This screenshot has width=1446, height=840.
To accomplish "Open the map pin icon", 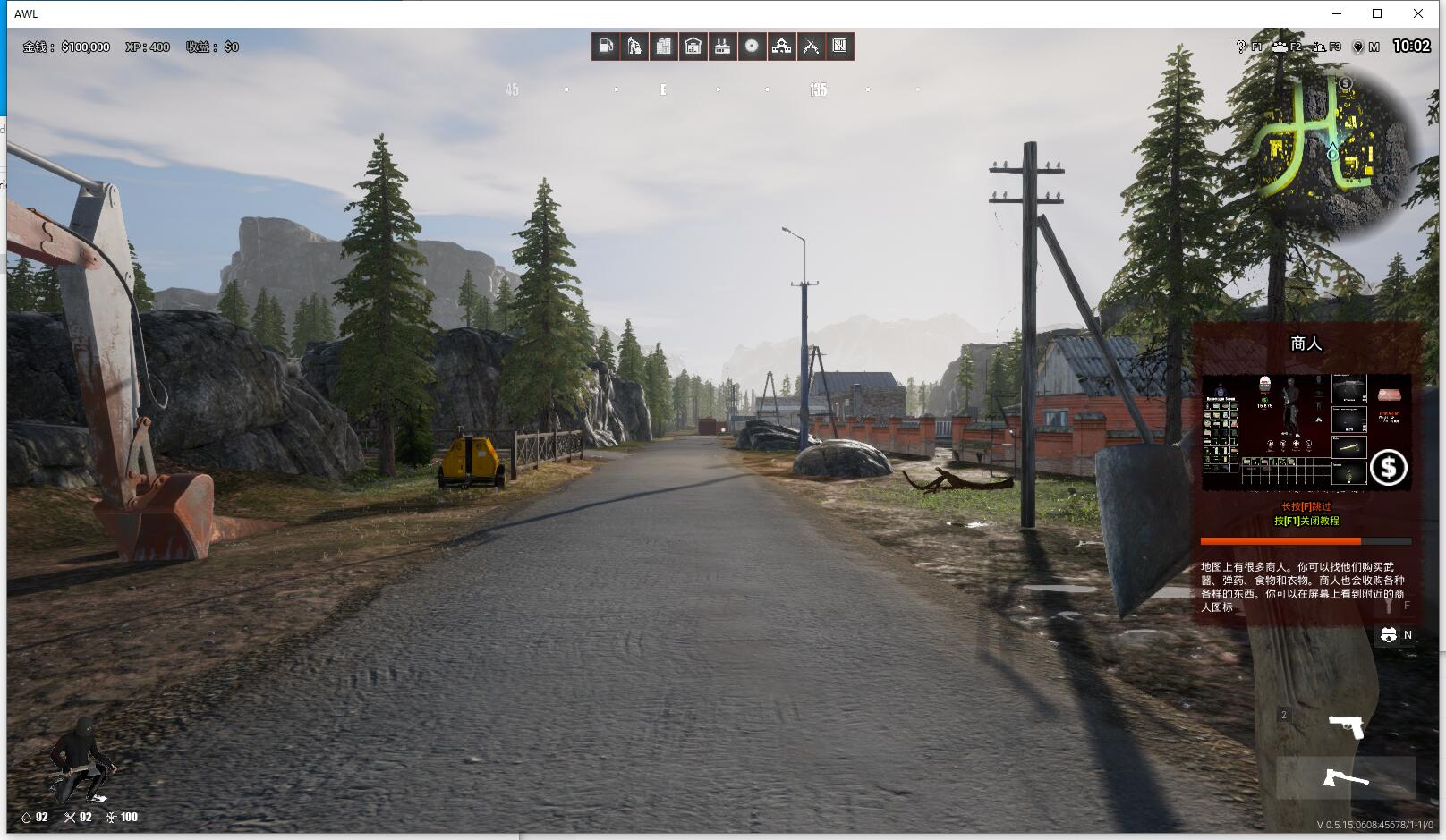I will click(1357, 47).
